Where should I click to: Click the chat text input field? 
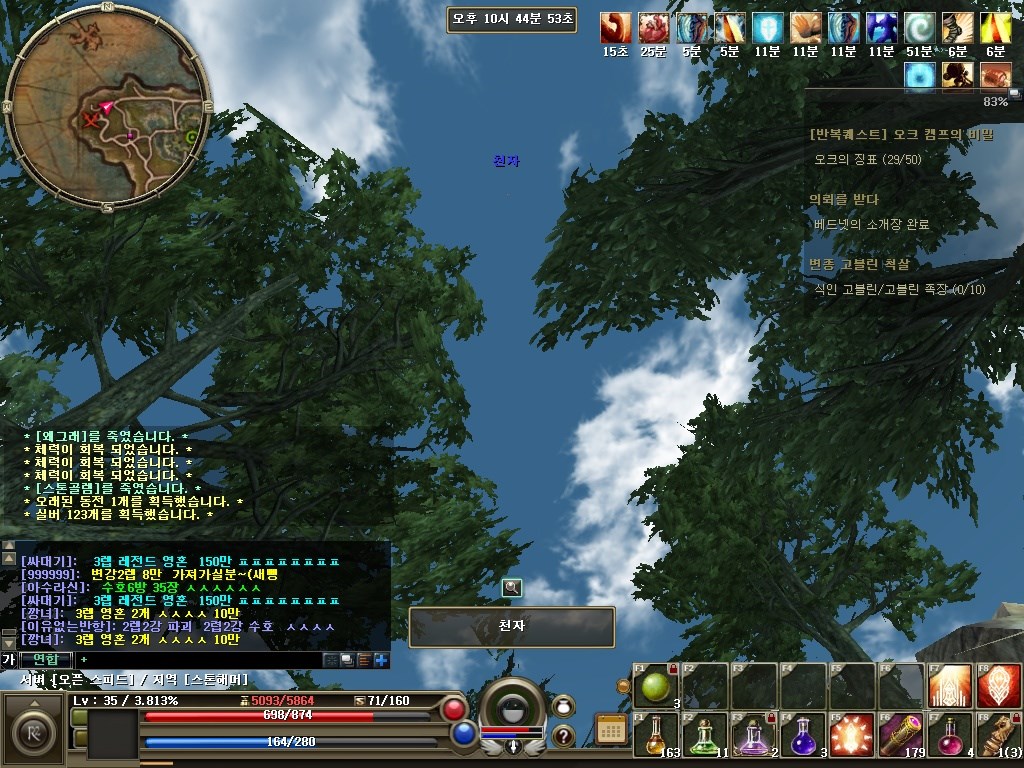200,660
